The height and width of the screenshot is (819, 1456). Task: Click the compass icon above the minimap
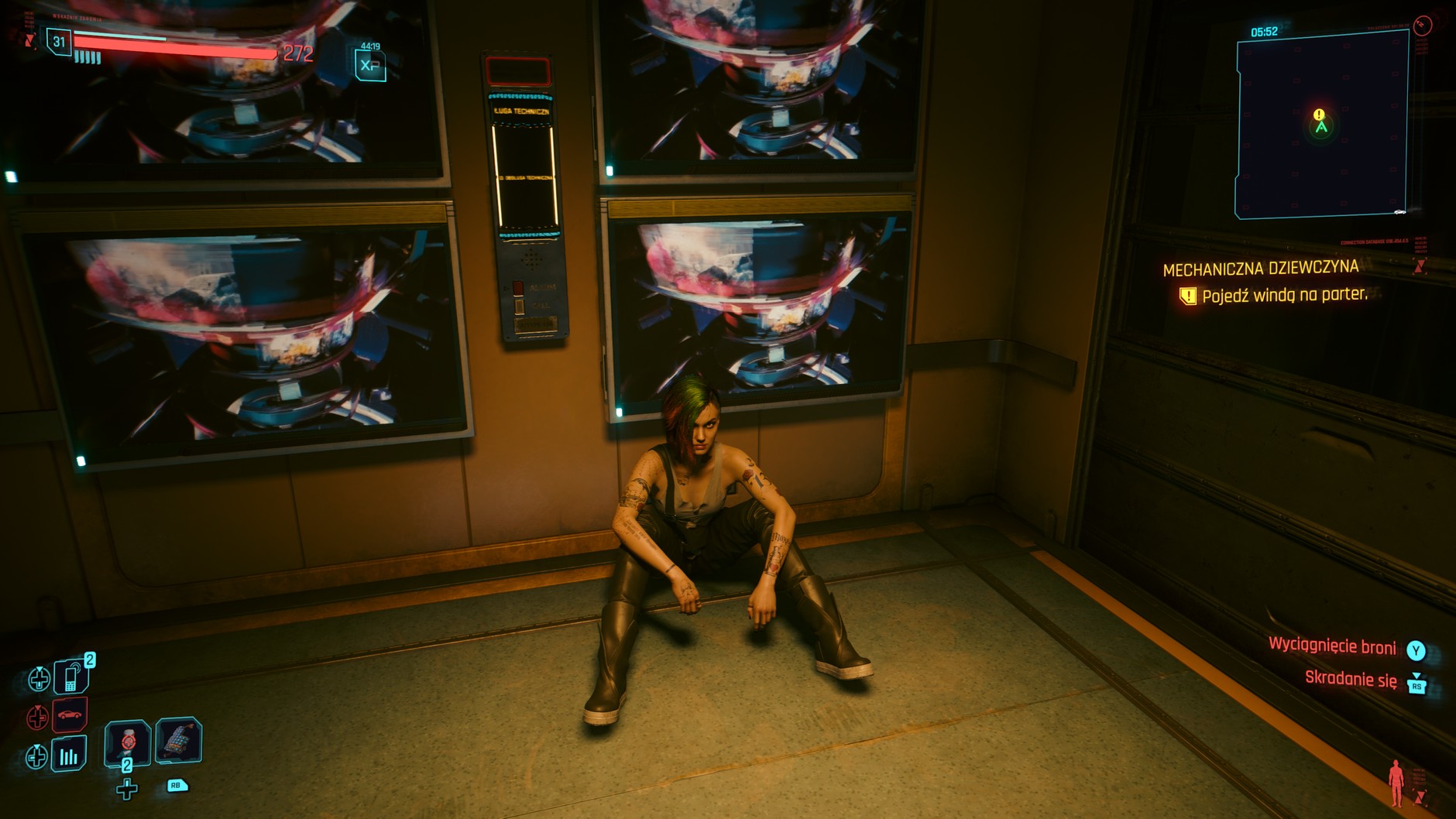[1423, 26]
